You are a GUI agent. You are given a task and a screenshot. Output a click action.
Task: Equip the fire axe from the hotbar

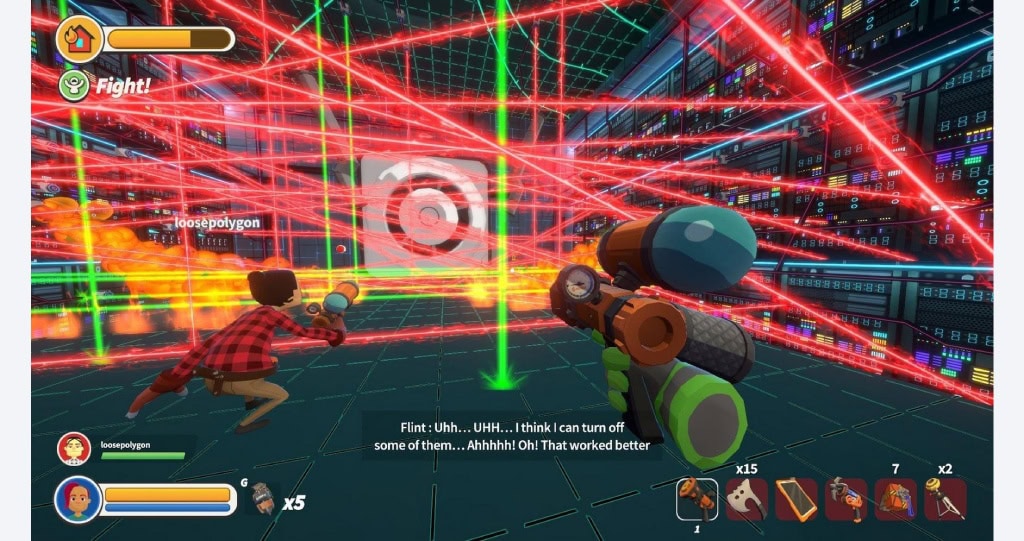click(x=746, y=497)
